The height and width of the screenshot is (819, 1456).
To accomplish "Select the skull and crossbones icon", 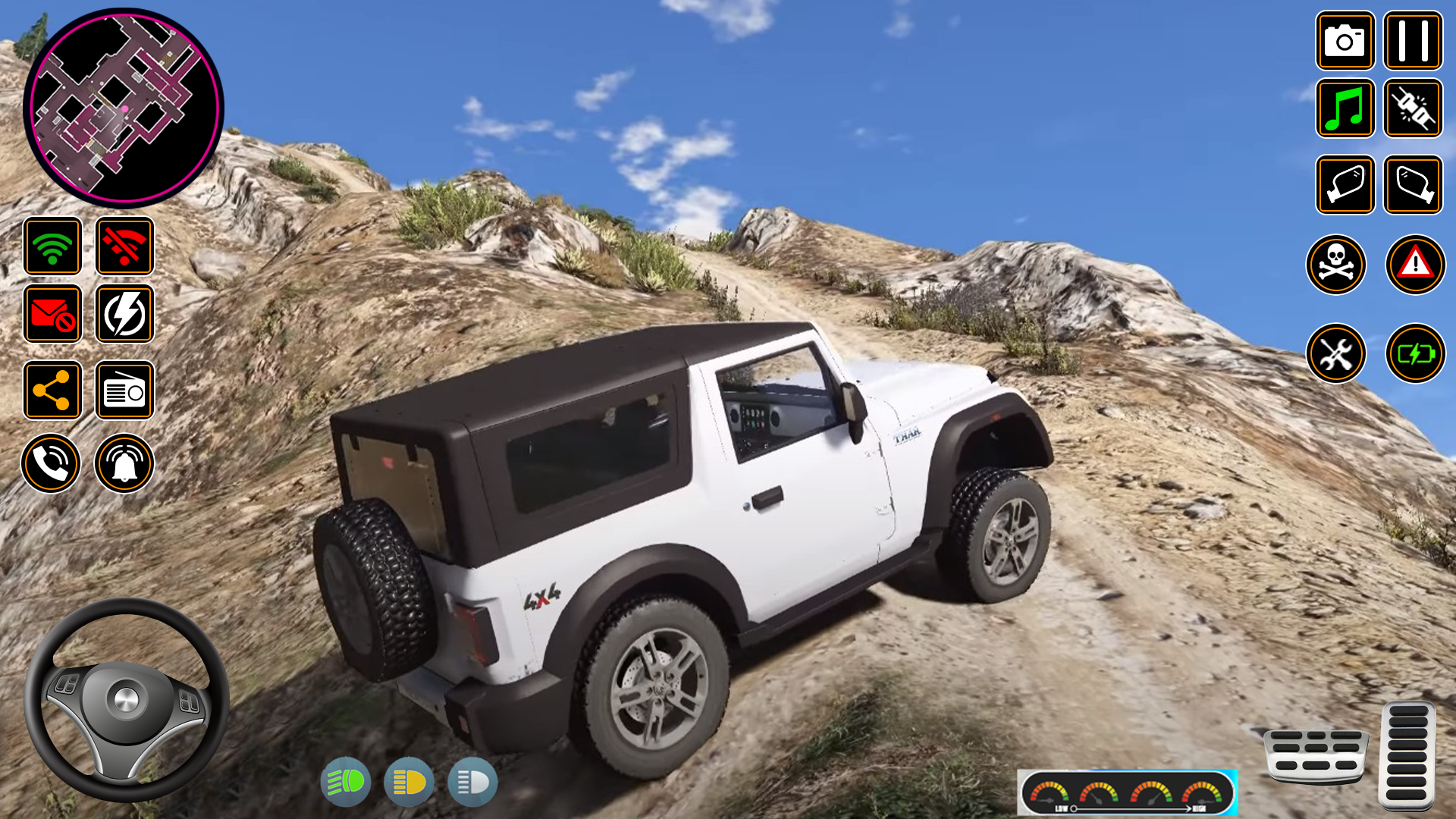I will [x=1336, y=264].
